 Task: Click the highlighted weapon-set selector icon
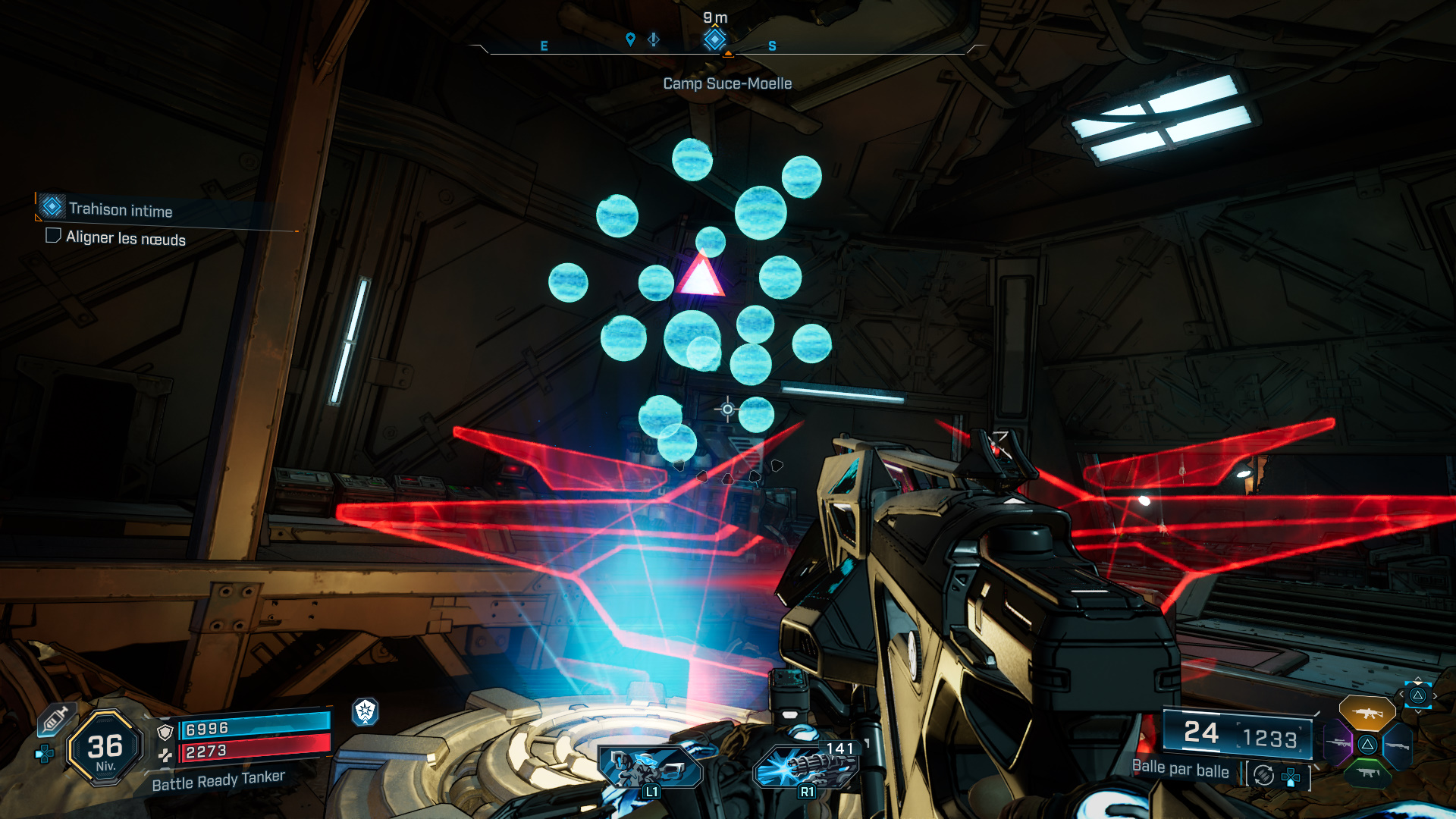coord(1417,695)
